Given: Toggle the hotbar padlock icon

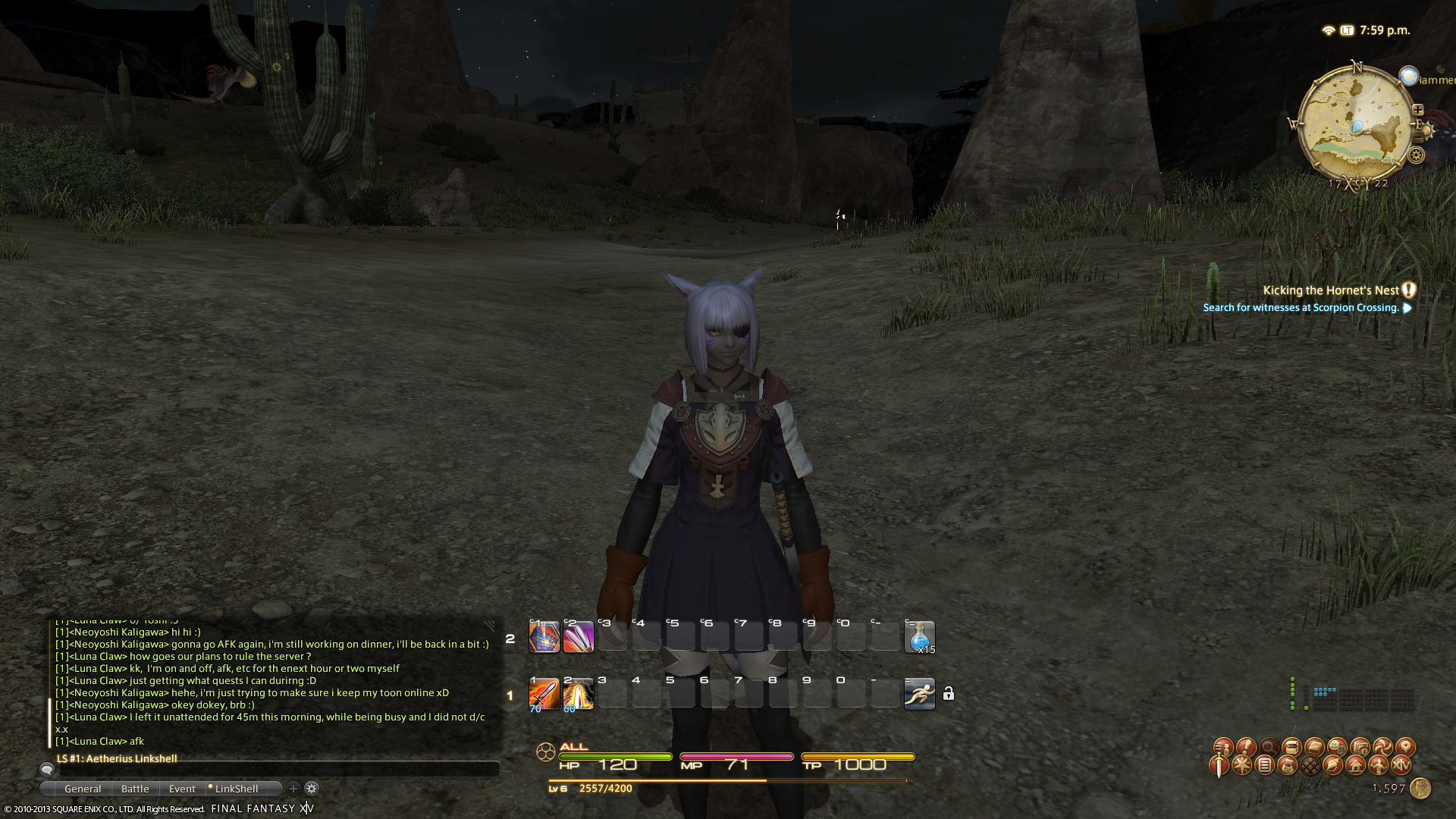Looking at the screenshot, I should [x=949, y=694].
